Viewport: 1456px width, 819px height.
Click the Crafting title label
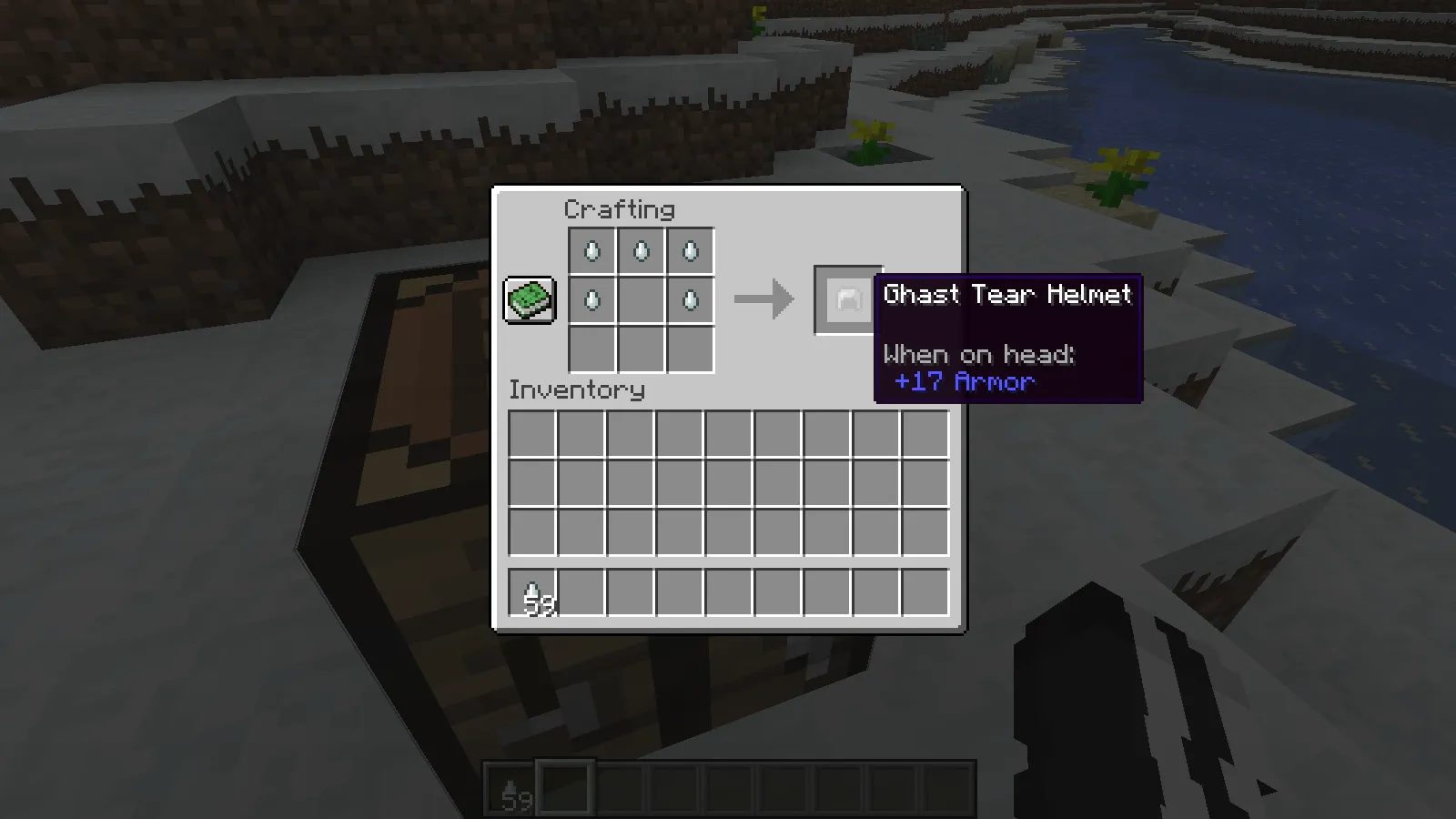620,210
